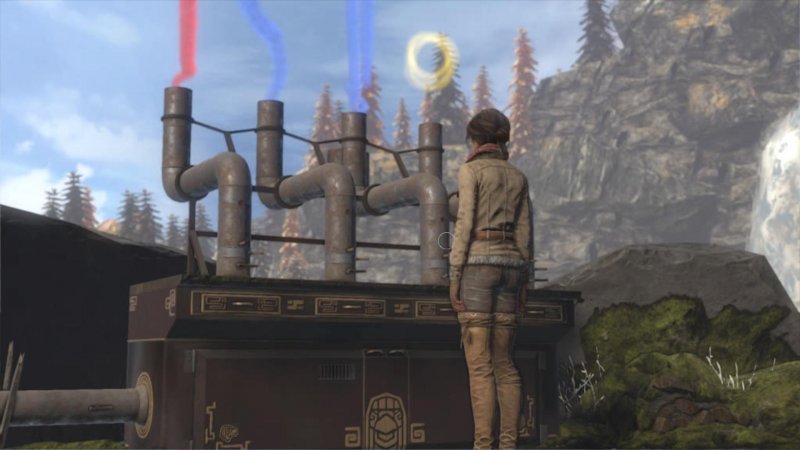
Task: Click the circular interaction marker on the pipe
Action: [446, 241]
